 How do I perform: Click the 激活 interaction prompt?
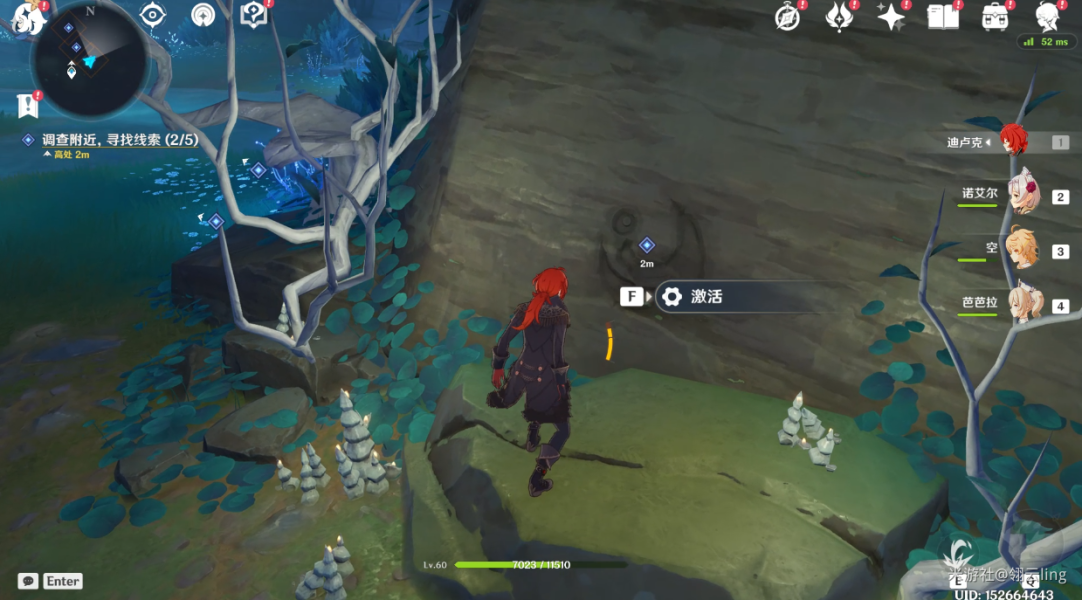[x=705, y=297]
